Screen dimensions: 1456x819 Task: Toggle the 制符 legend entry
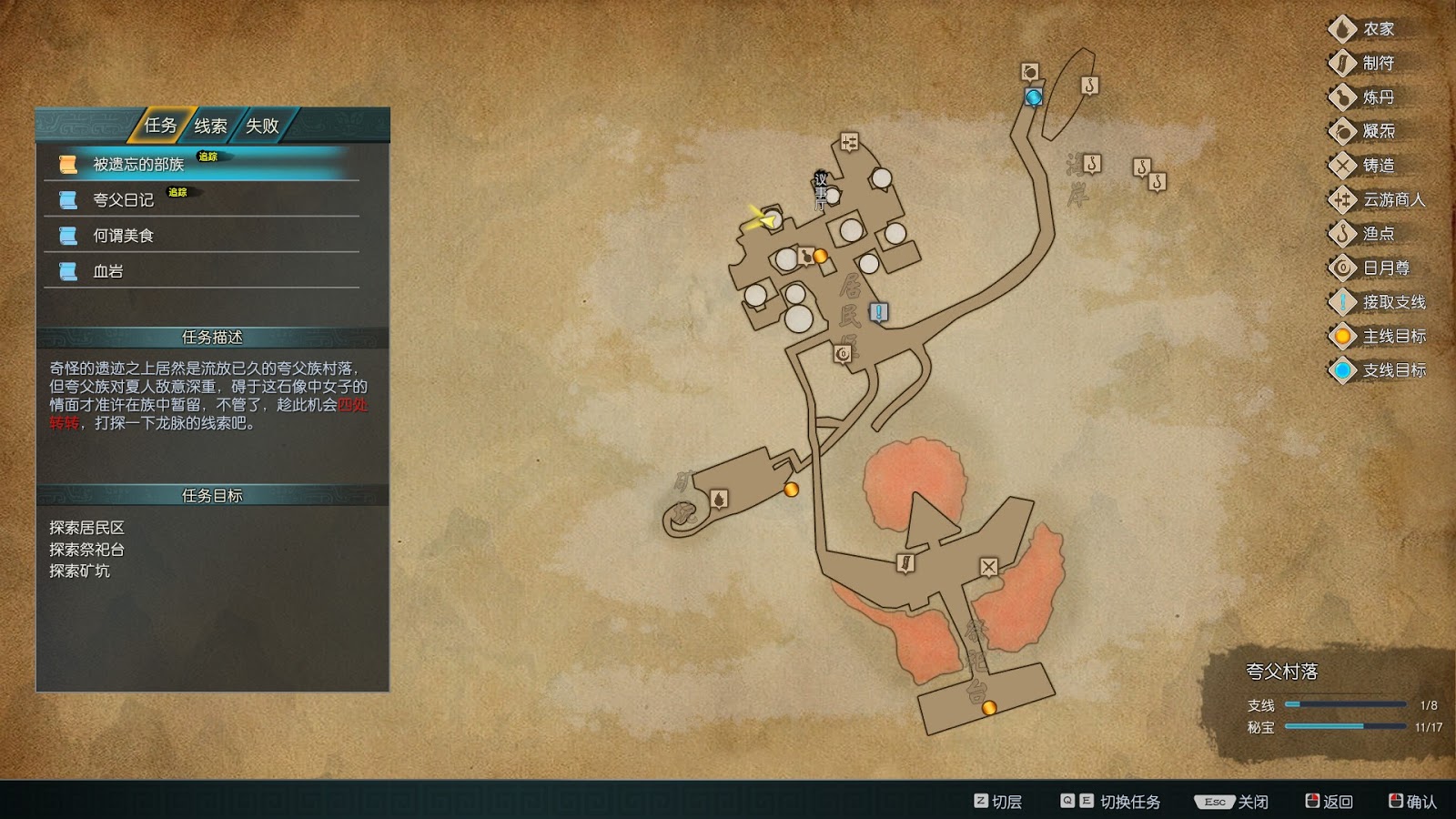point(1378,64)
